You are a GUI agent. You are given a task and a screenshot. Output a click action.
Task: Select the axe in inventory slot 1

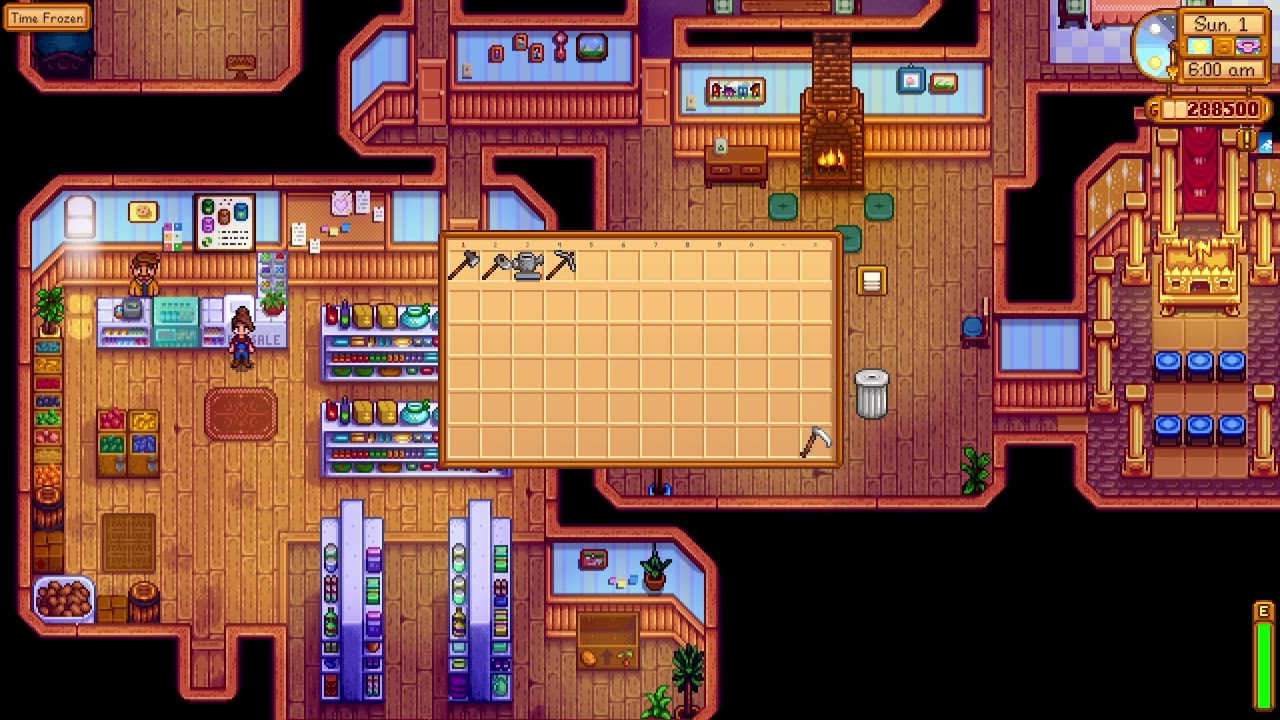465,265
